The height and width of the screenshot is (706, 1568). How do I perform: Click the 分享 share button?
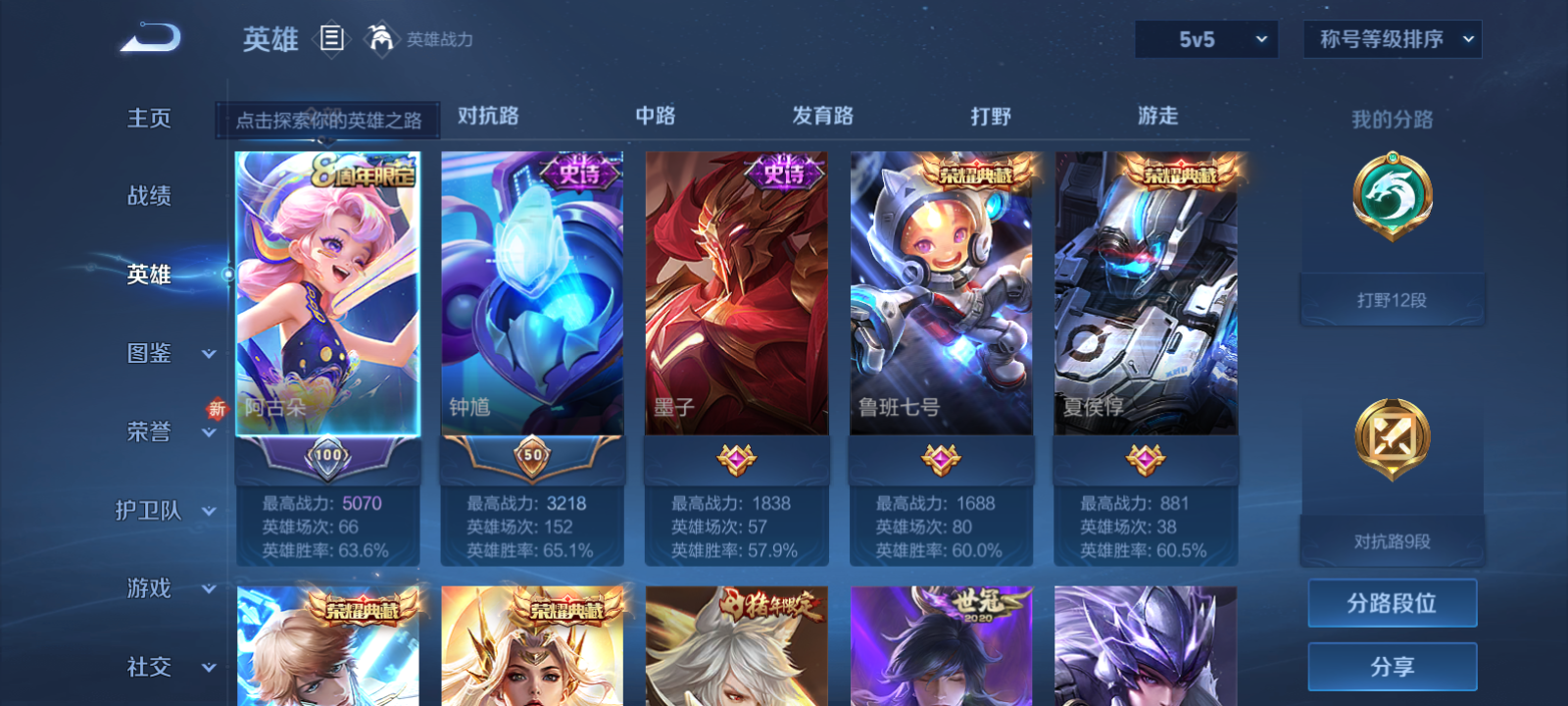pos(1393,665)
